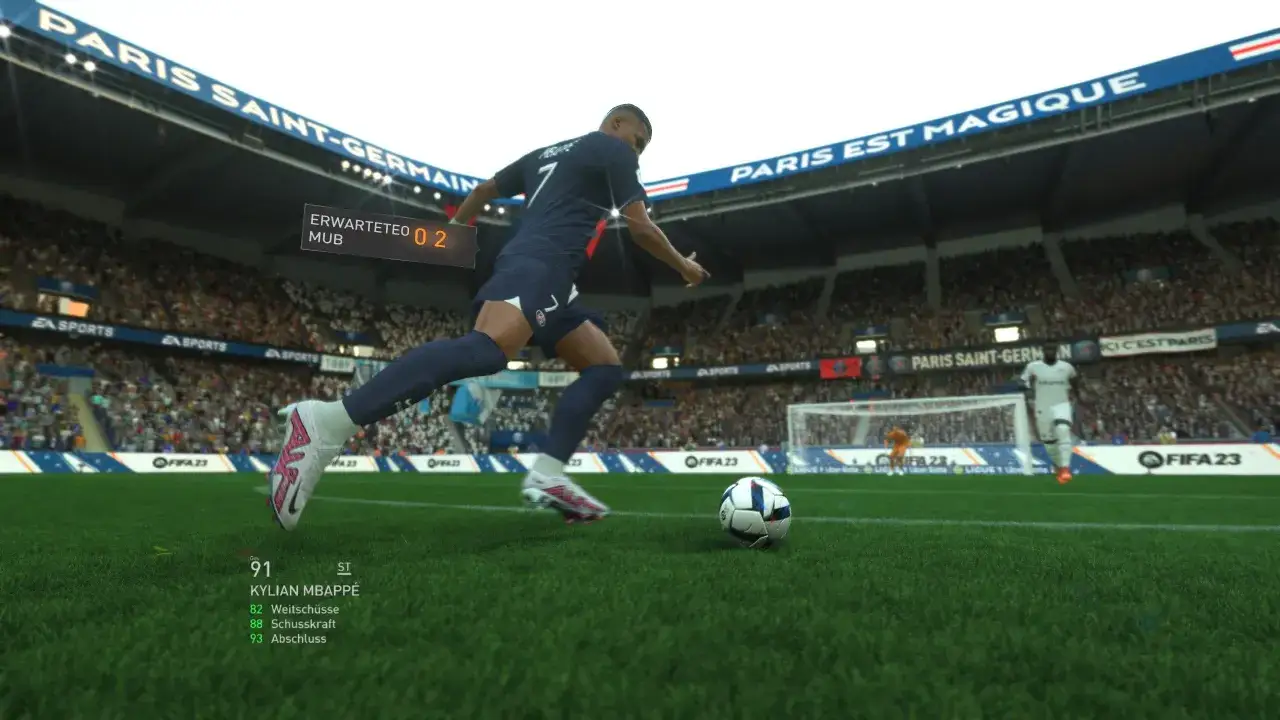Toggle the ST position indicator for Mbappé

(344, 566)
